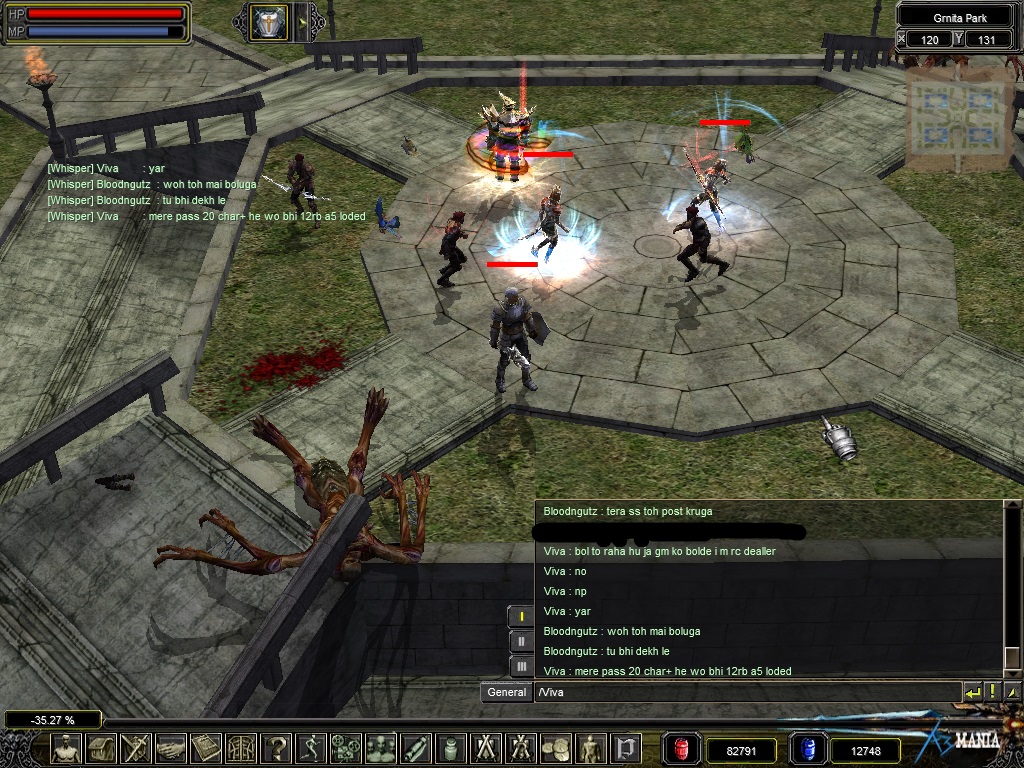Open the book icon in the bottom toolbar
The width and height of the screenshot is (1024, 768).
(x=207, y=748)
